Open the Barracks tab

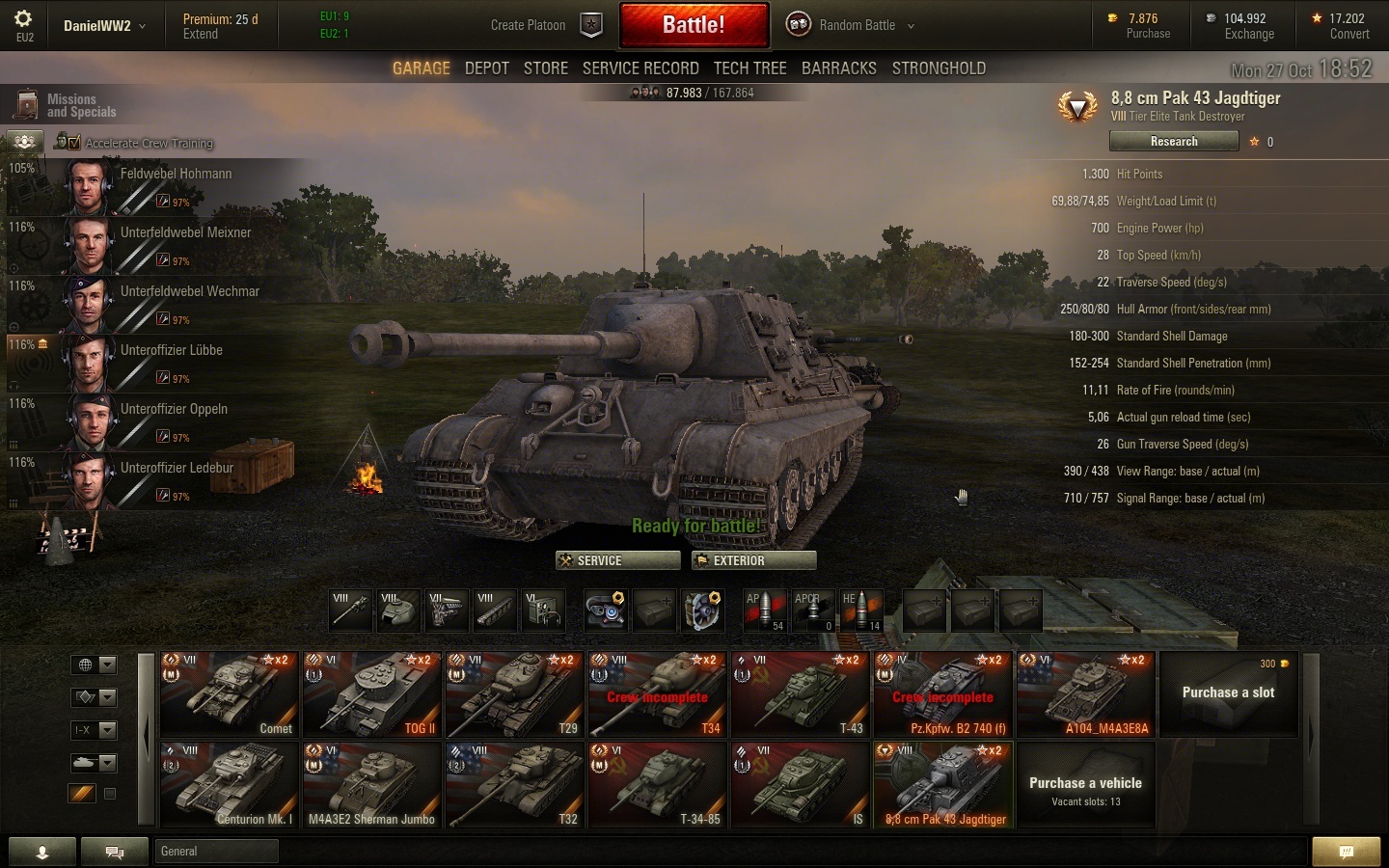click(x=839, y=68)
